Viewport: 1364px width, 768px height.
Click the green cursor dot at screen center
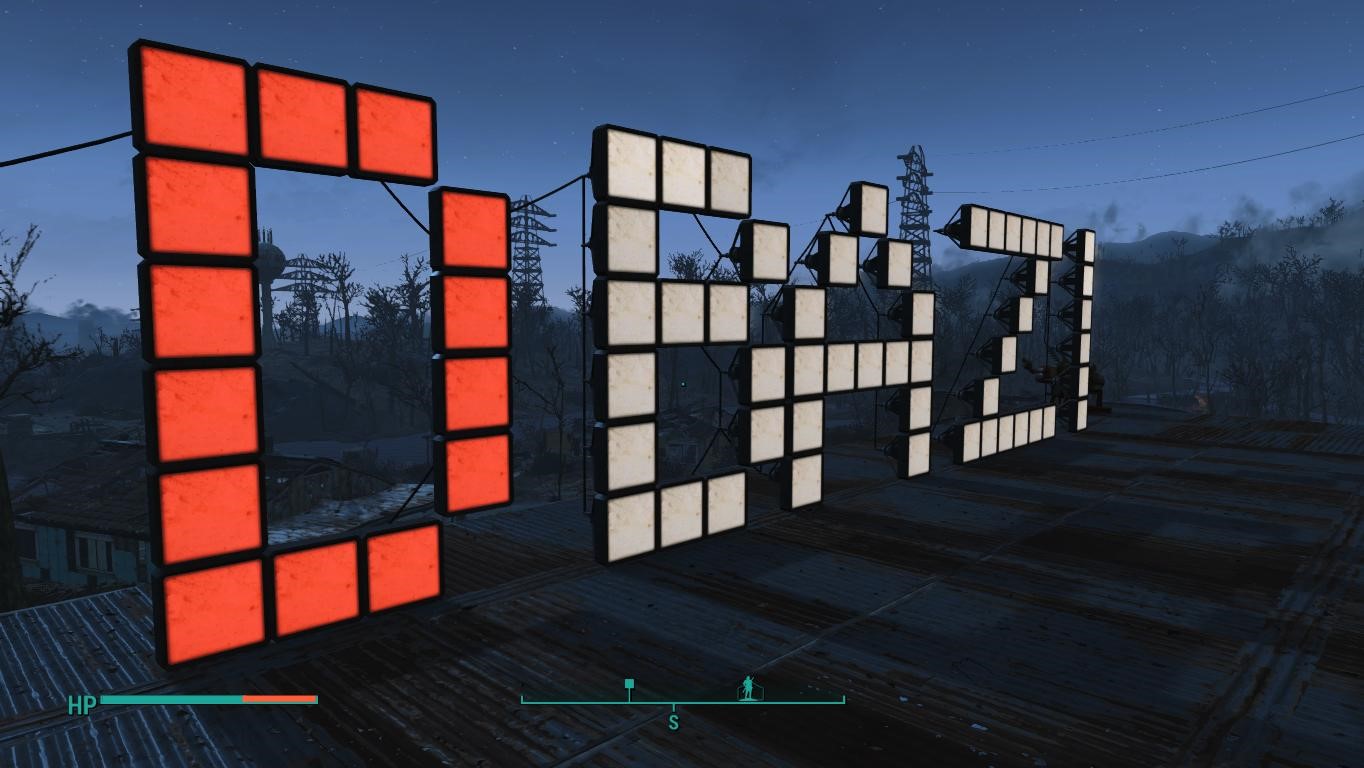(x=681, y=383)
